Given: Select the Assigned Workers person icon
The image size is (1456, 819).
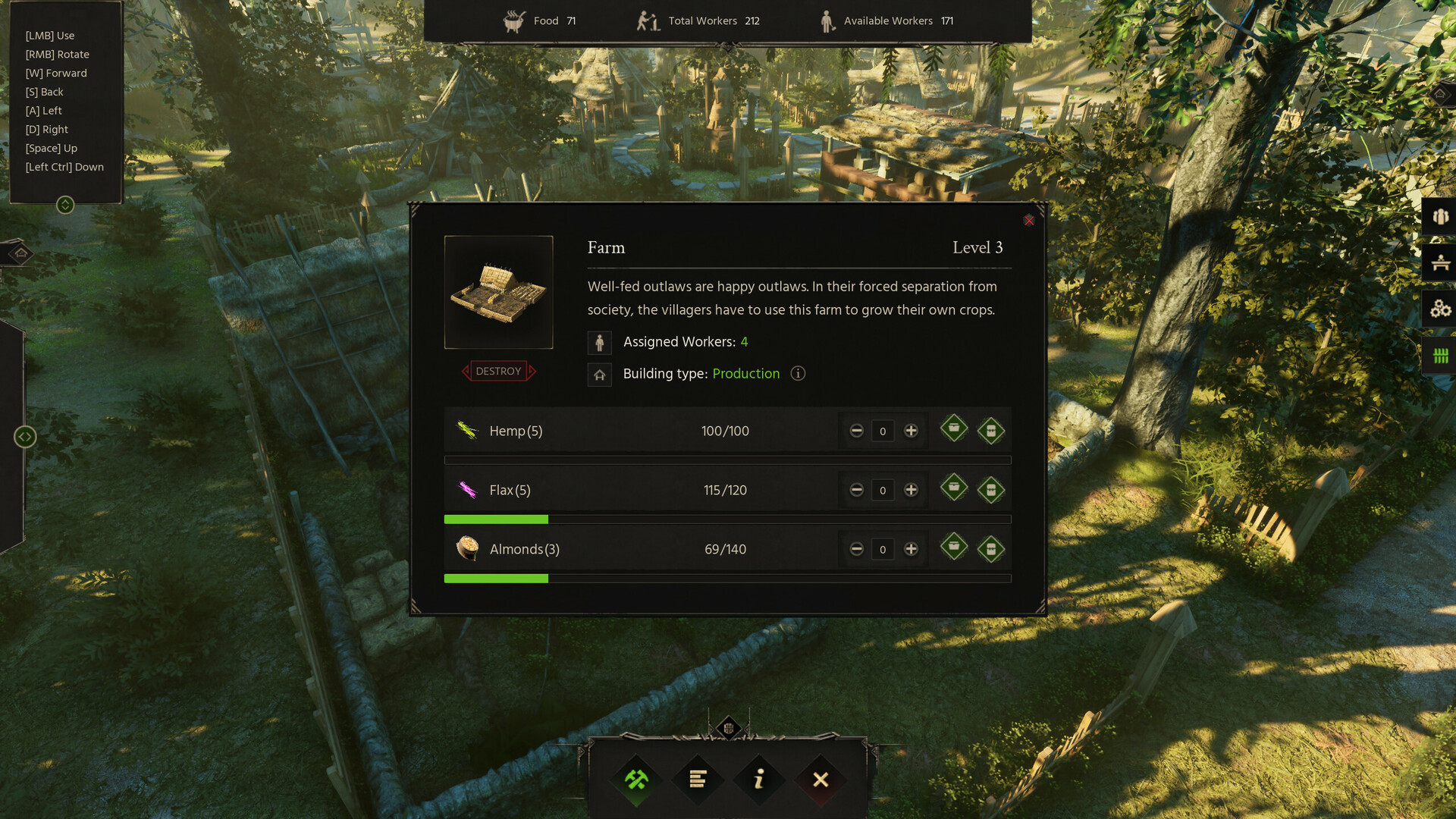Looking at the screenshot, I should tap(599, 342).
